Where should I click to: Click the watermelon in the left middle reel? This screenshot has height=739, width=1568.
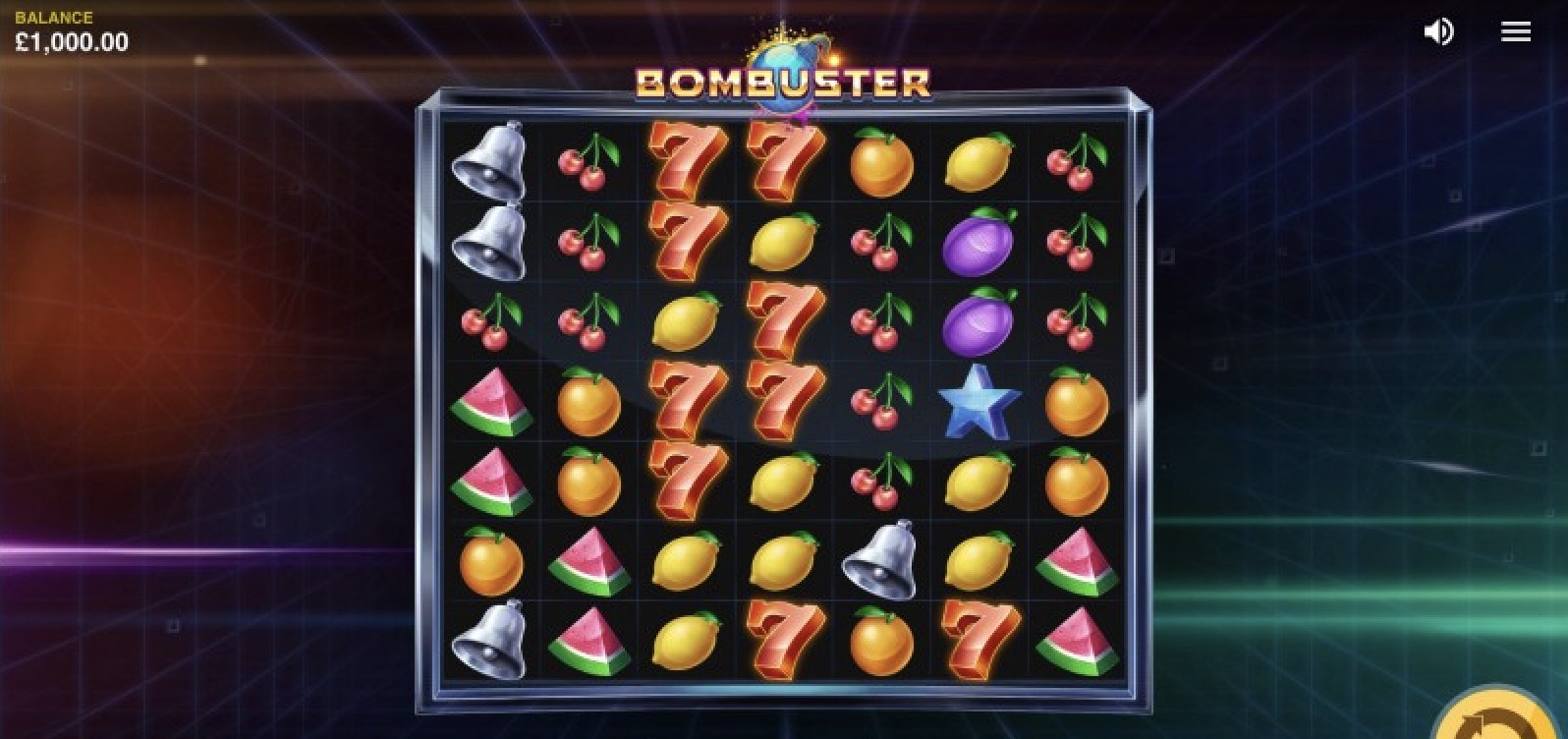(x=494, y=403)
